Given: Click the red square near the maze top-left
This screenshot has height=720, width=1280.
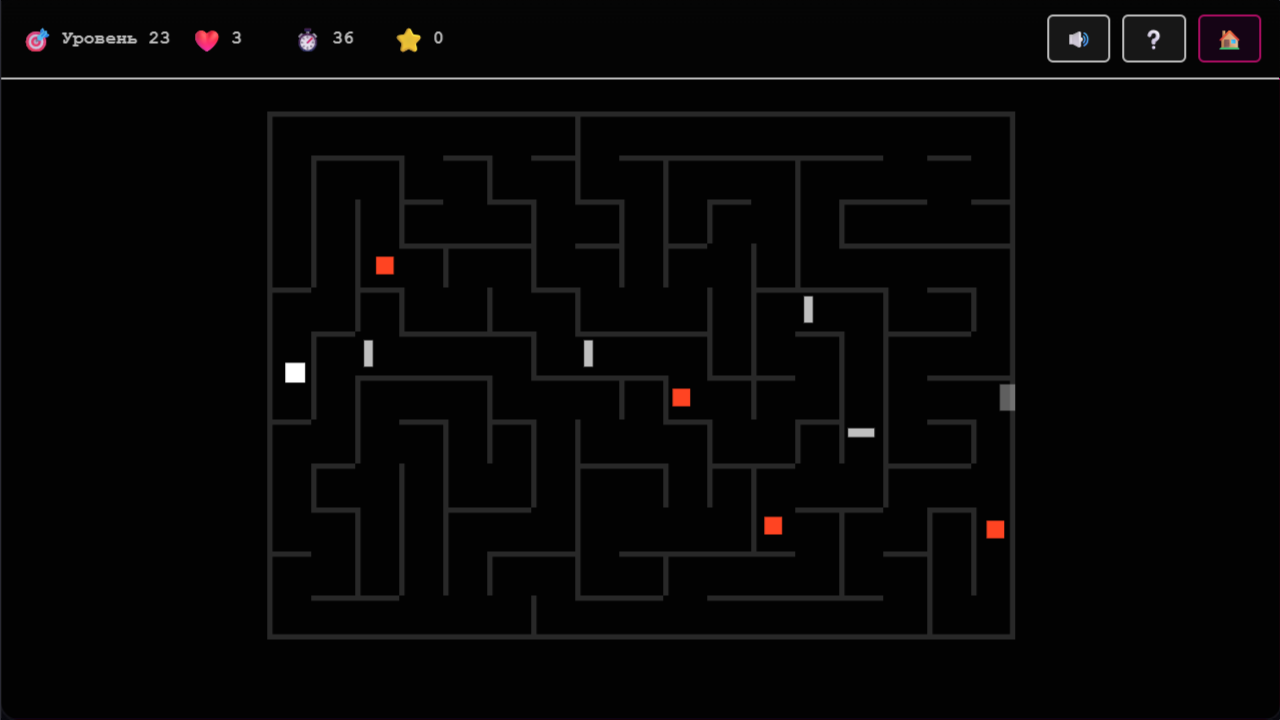Looking at the screenshot, I should tap(384, 265).
